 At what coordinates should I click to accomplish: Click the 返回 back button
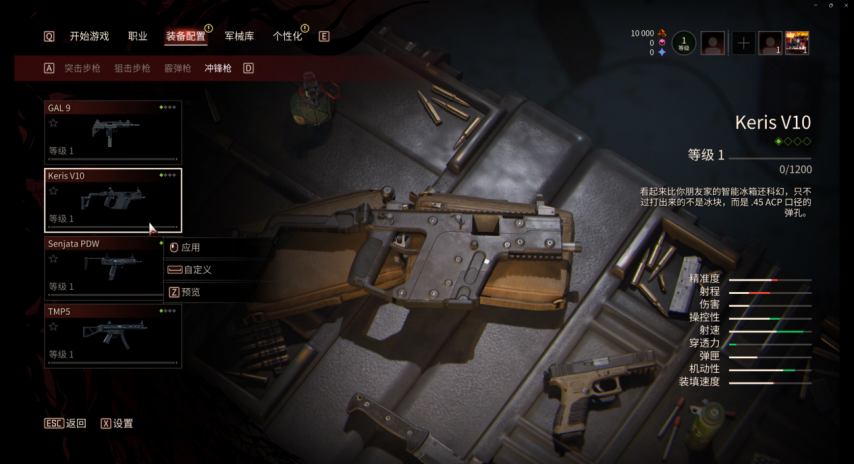(76, 423)
